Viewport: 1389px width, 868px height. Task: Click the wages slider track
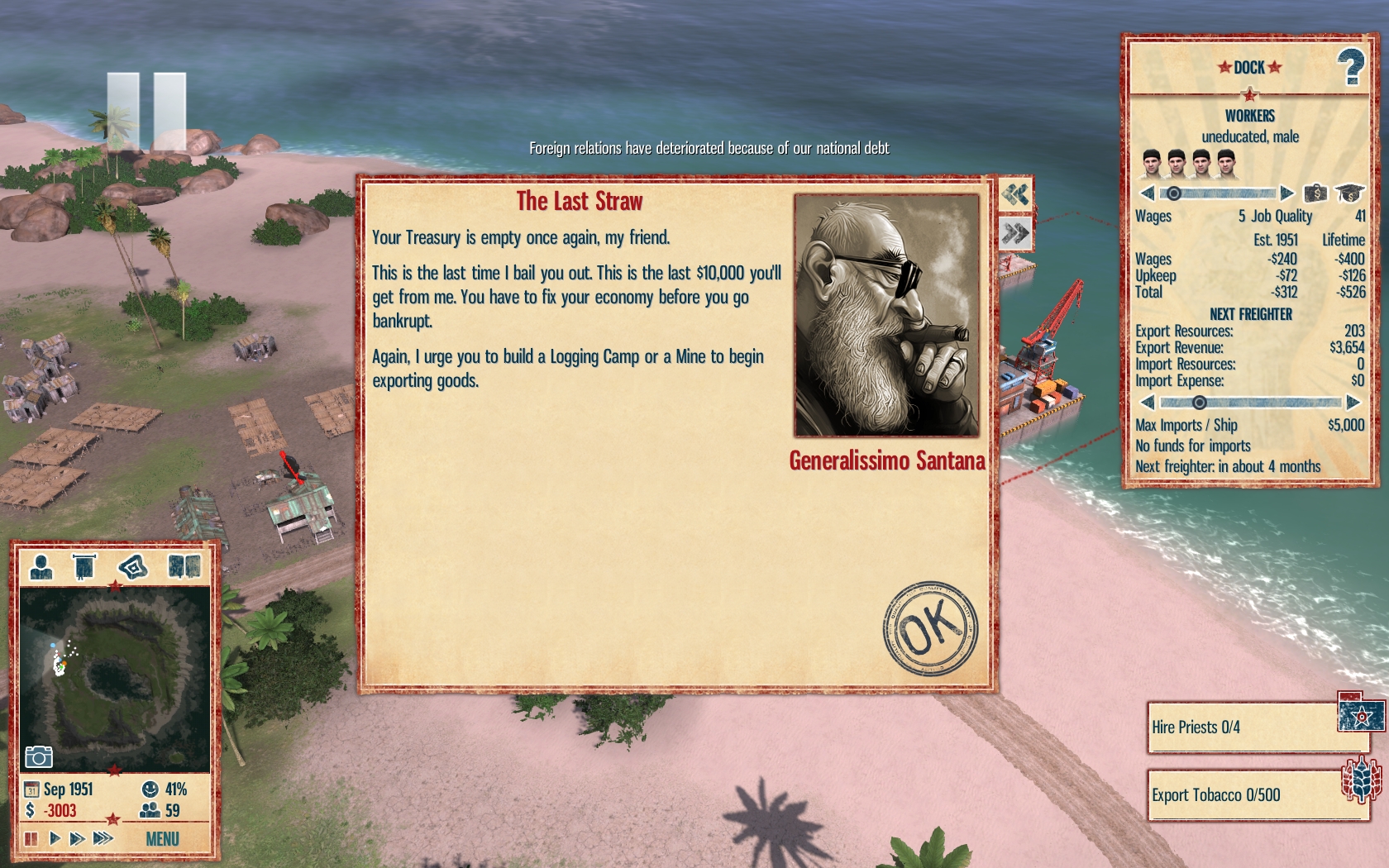1224,193
